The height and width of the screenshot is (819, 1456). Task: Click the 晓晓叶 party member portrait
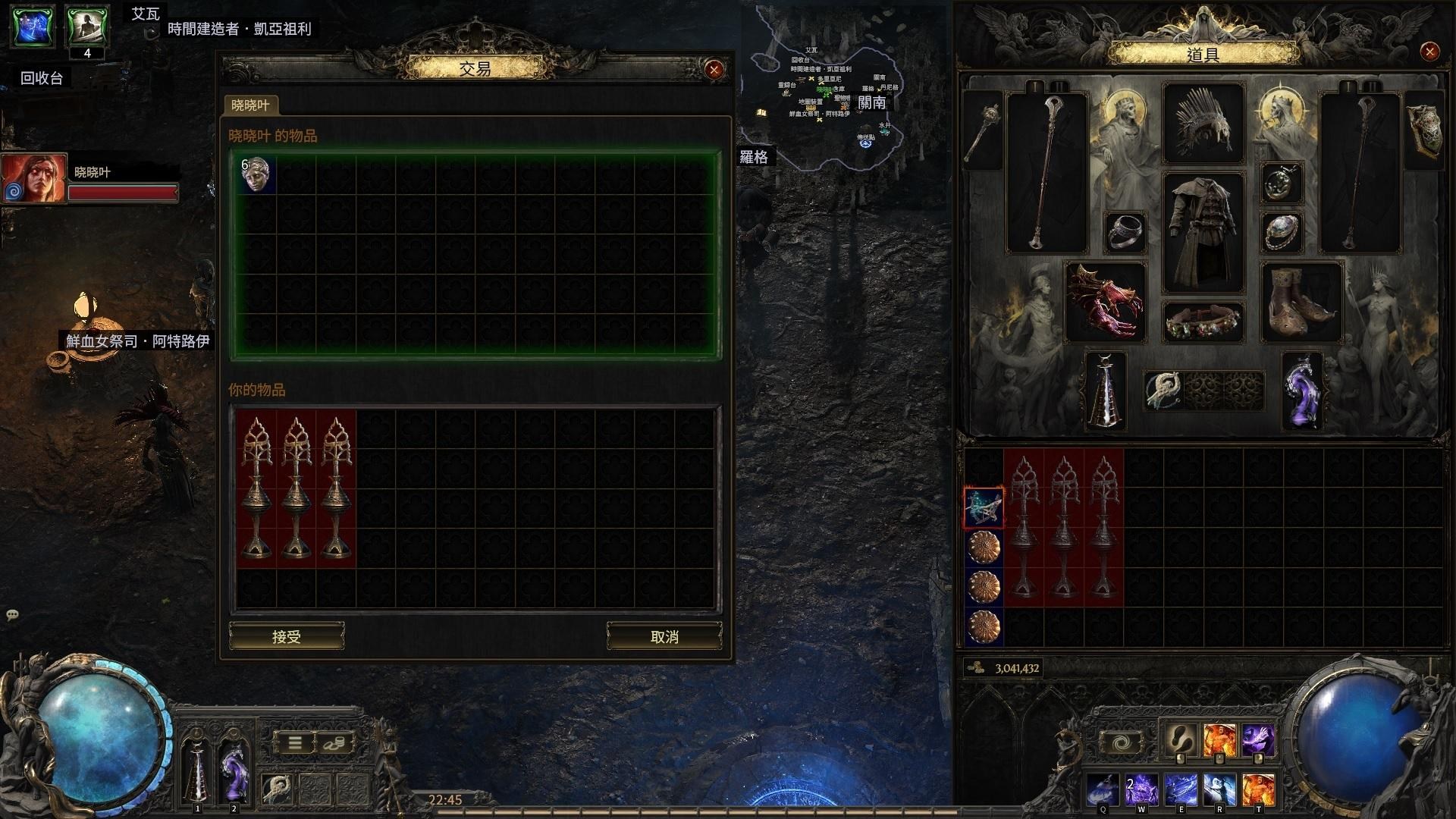(x=33, y=178)
